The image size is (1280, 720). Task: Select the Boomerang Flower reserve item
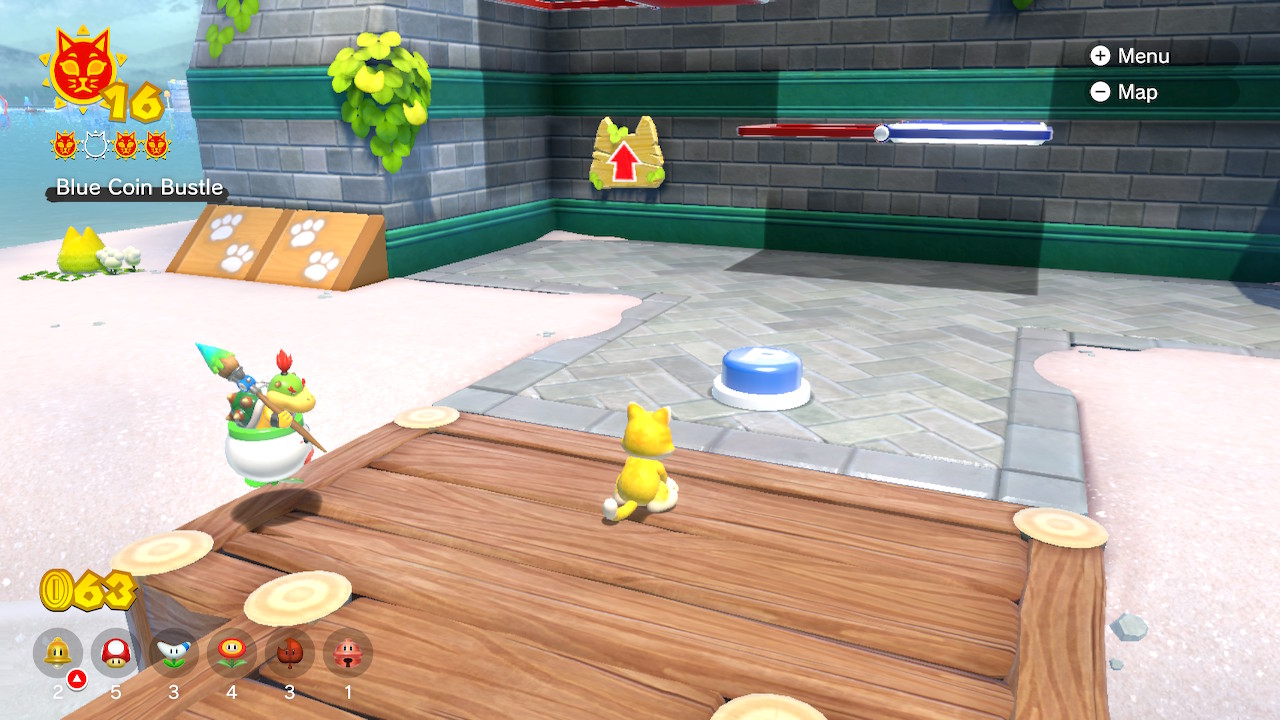coord(174,653)
